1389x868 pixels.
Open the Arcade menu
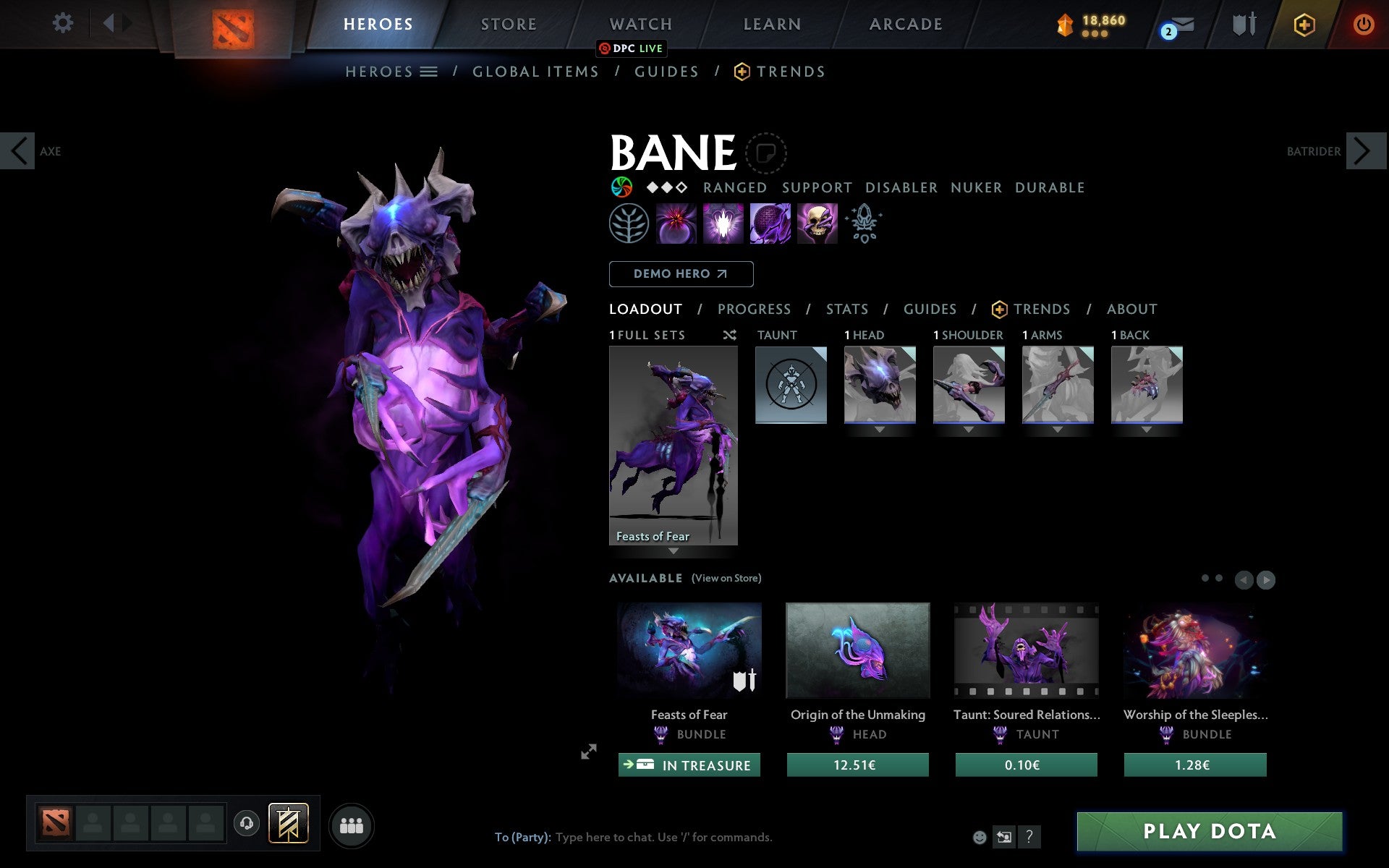pos(905,24)
